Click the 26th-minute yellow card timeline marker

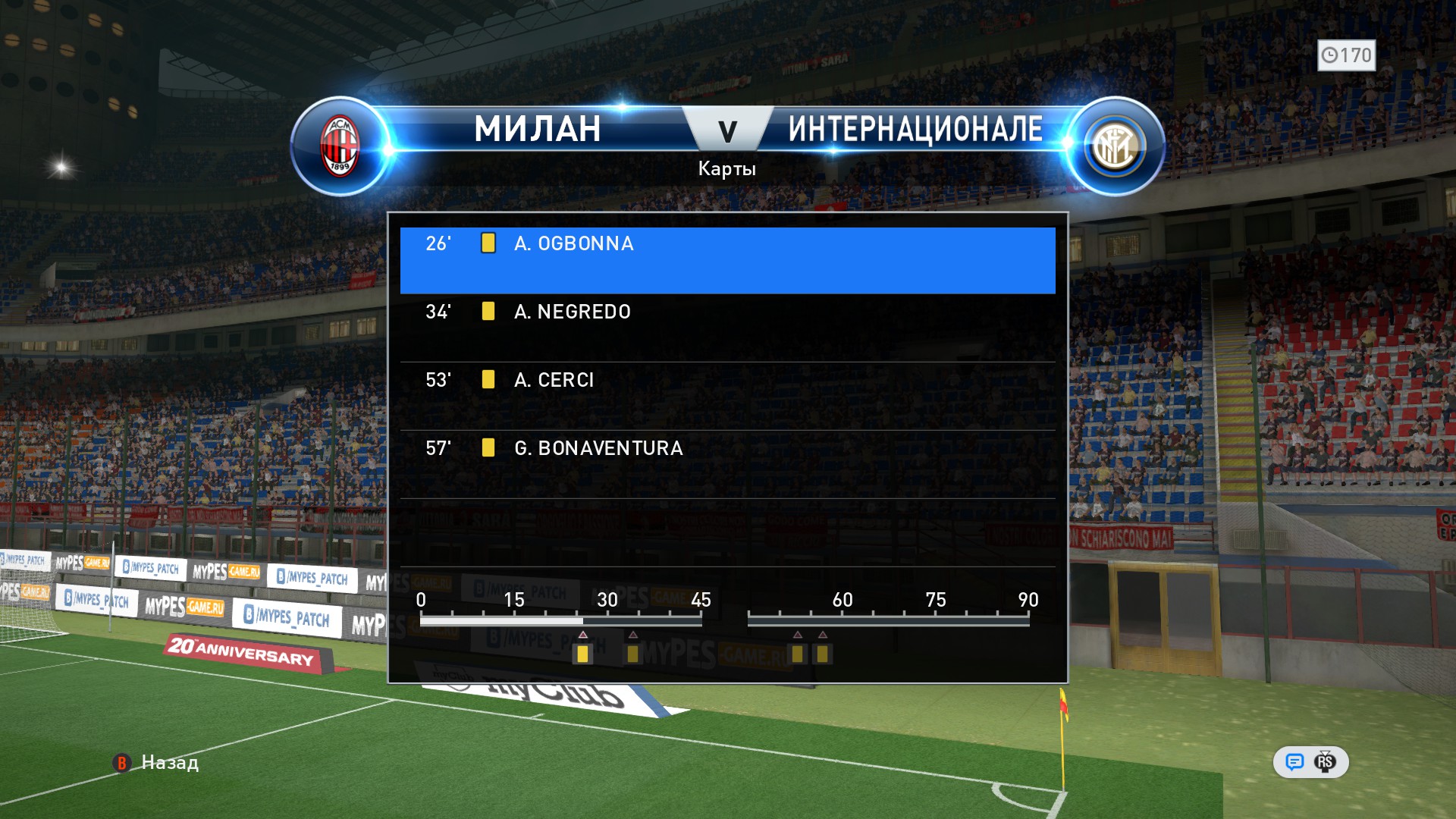(x=582, y=654)
